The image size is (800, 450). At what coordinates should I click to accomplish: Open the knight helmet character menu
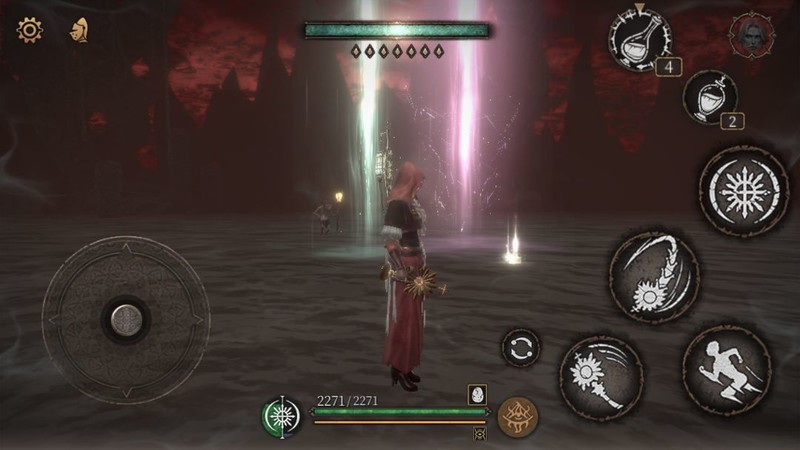[77, 31]
